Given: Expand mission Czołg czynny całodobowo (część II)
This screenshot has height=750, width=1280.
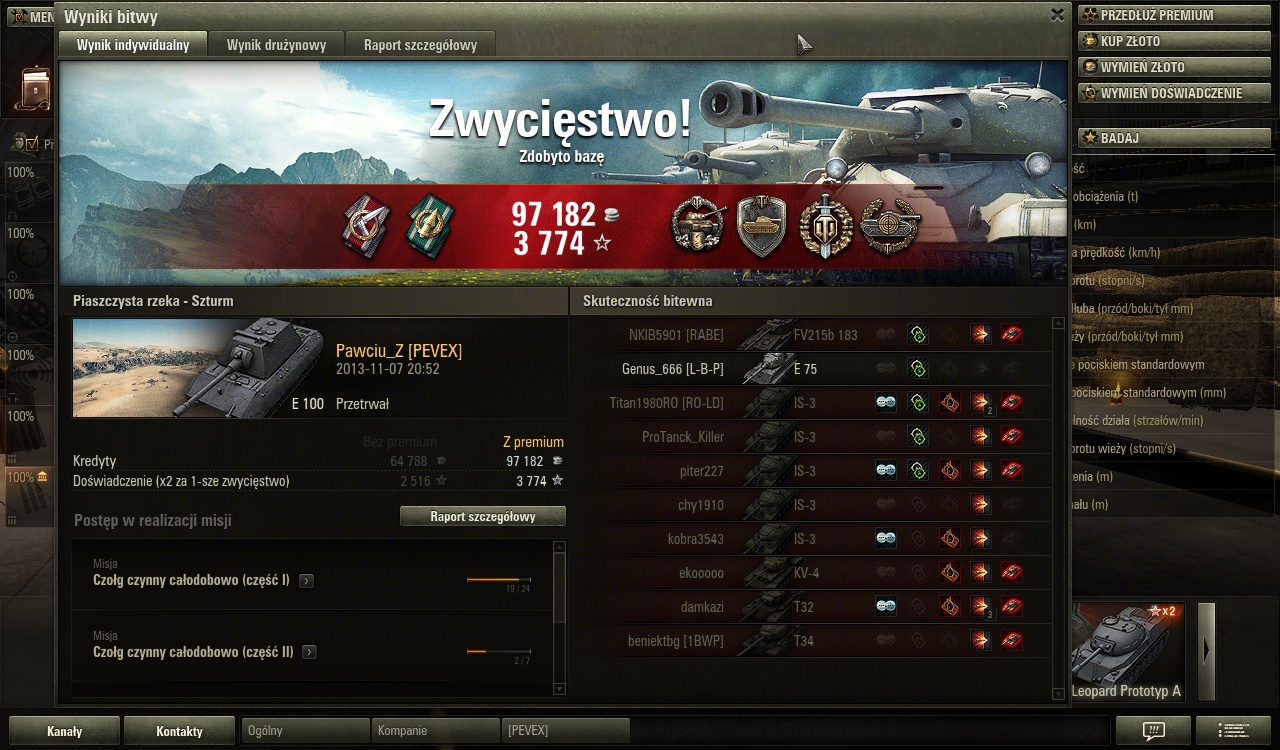Looking at the screenshot, I should click(310, 652).
